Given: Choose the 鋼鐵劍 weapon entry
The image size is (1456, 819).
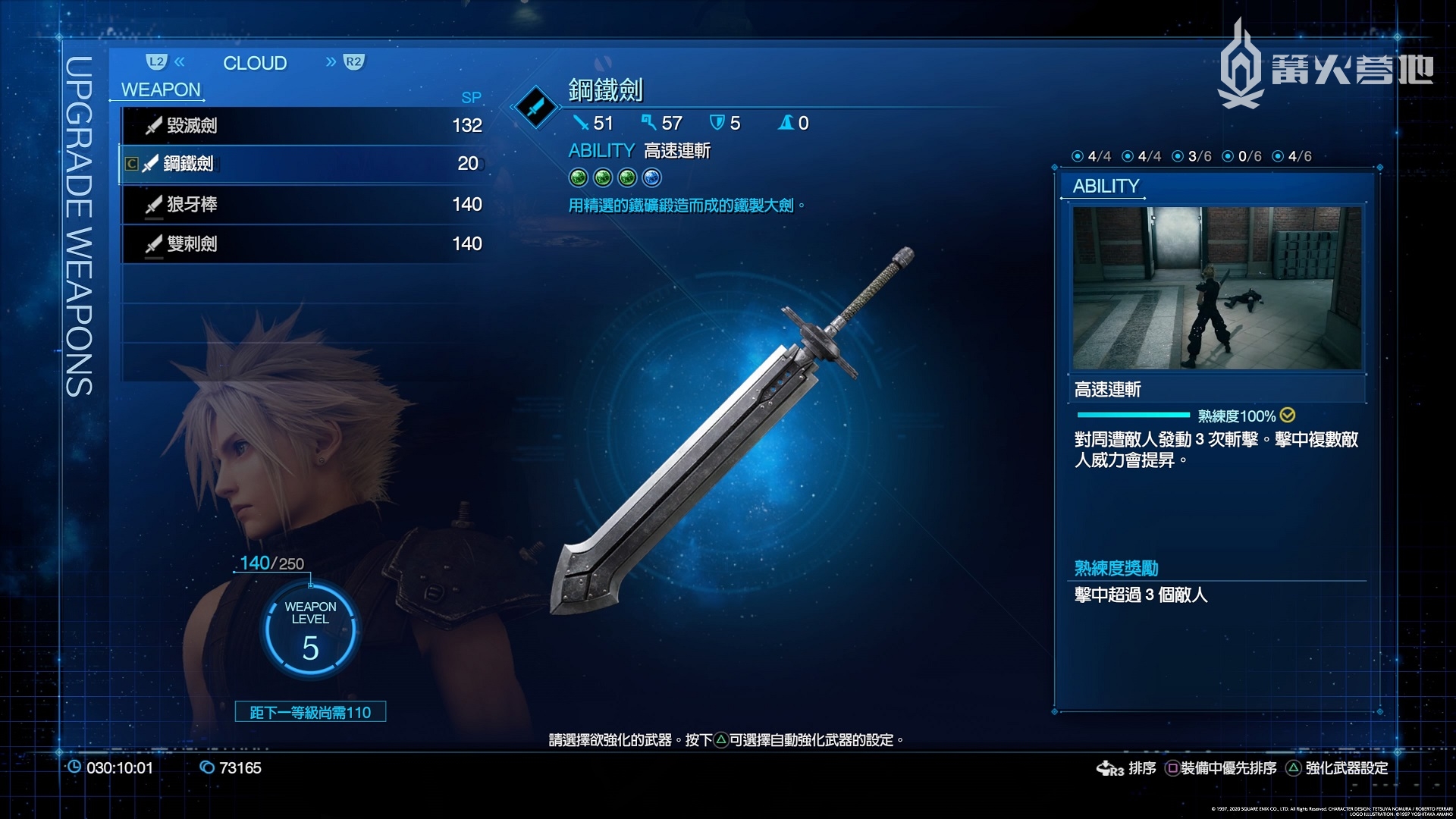Looking at the screenshot, I should point(303,164).
